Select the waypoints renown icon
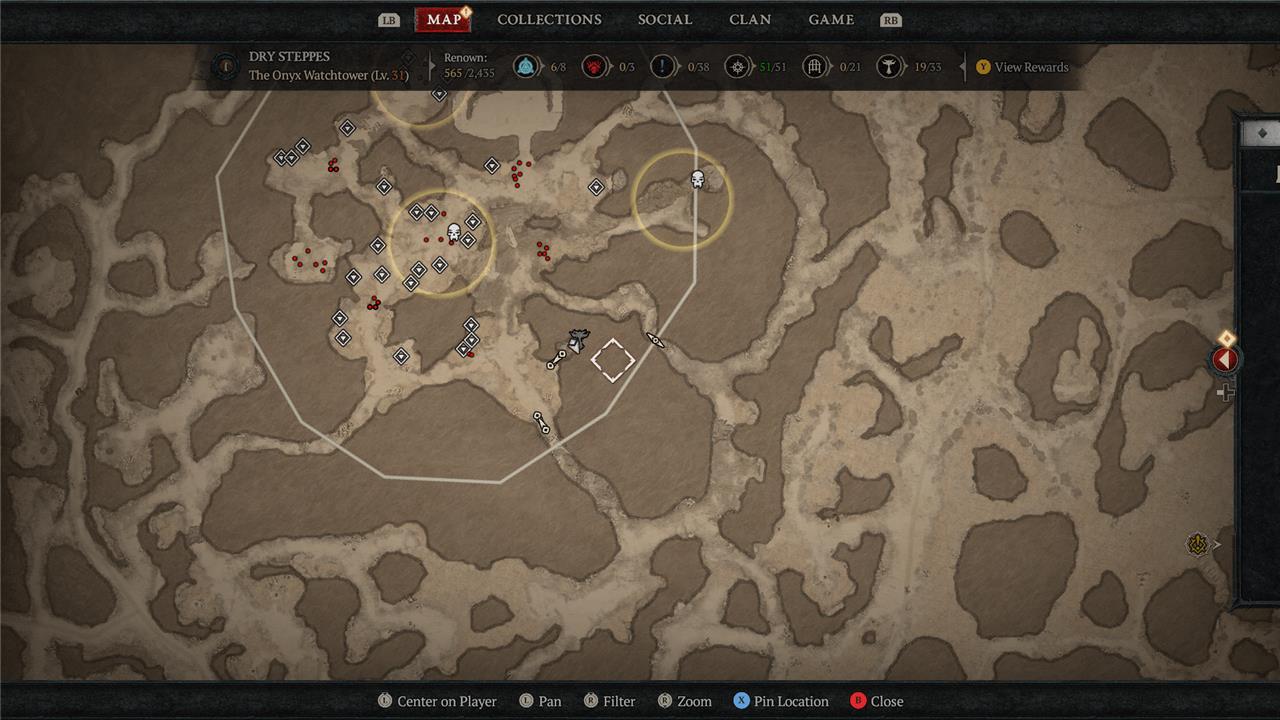1280x720 pixels. (525, 67)
